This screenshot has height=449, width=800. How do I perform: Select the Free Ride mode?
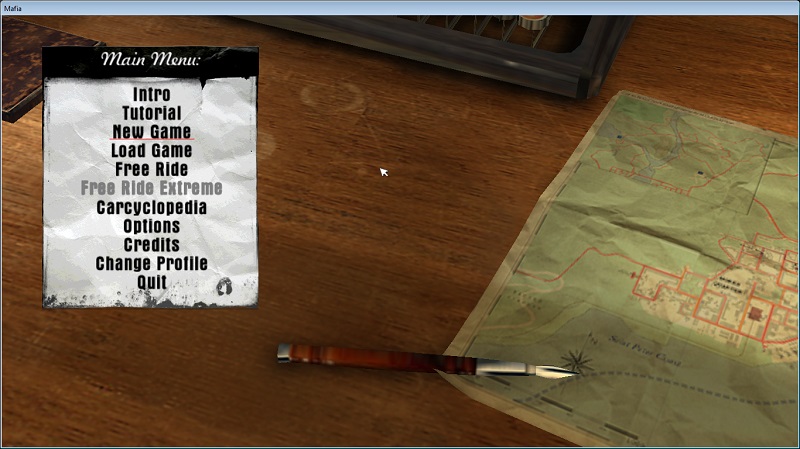pos(151,169)
